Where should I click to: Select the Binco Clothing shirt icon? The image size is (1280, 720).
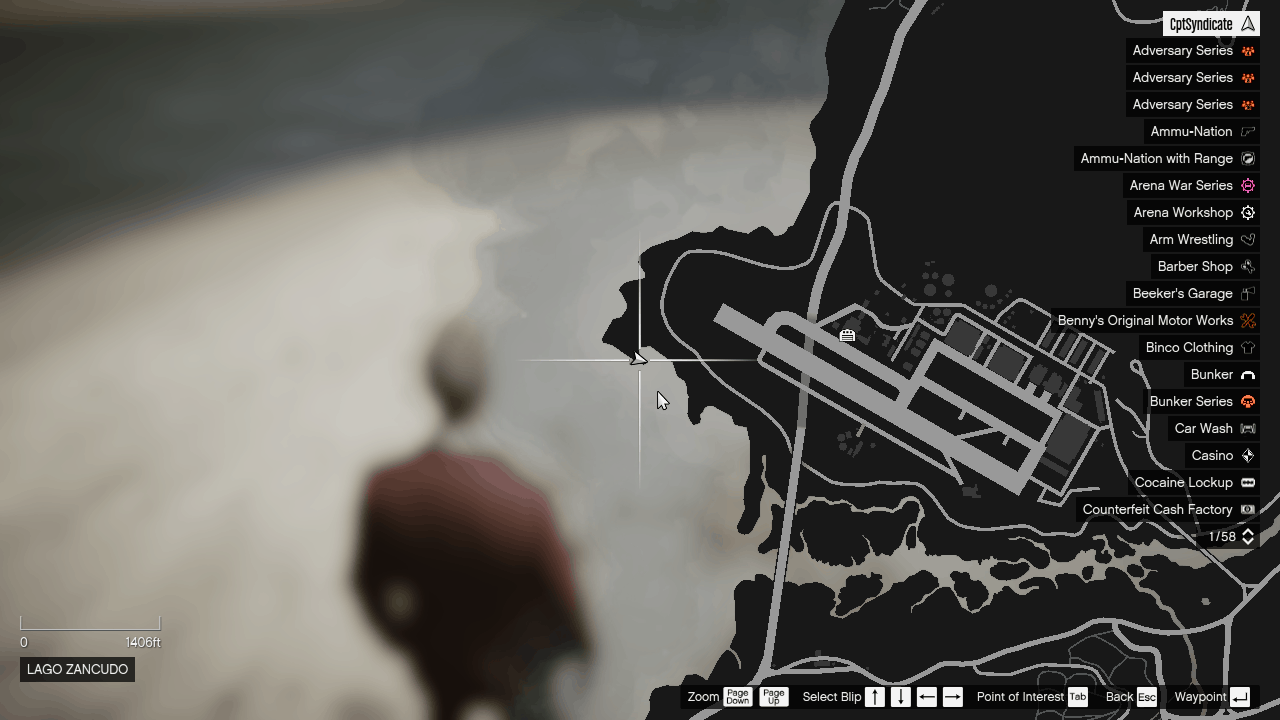1247,347
